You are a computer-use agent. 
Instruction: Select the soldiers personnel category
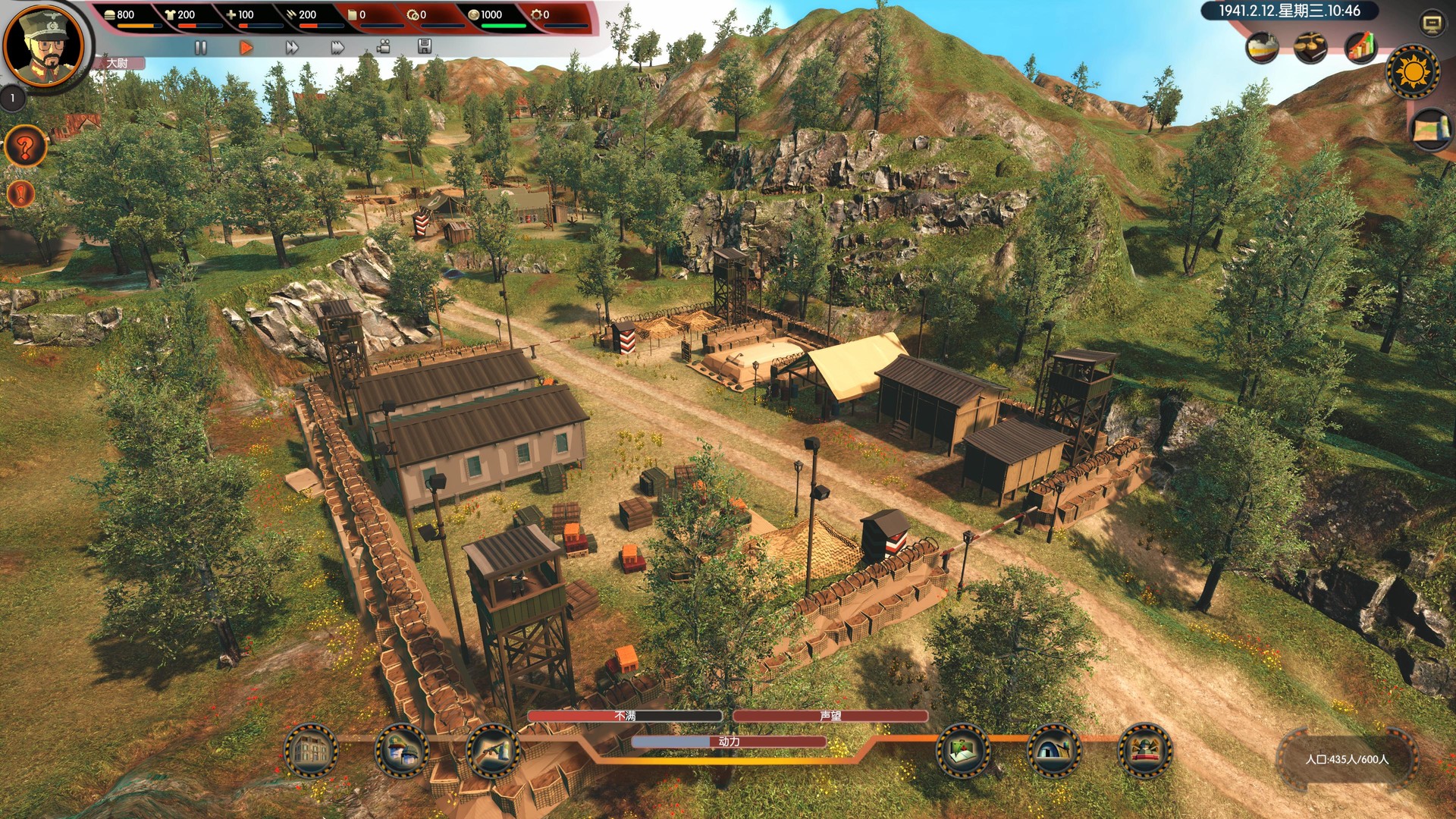pos(401,751)
